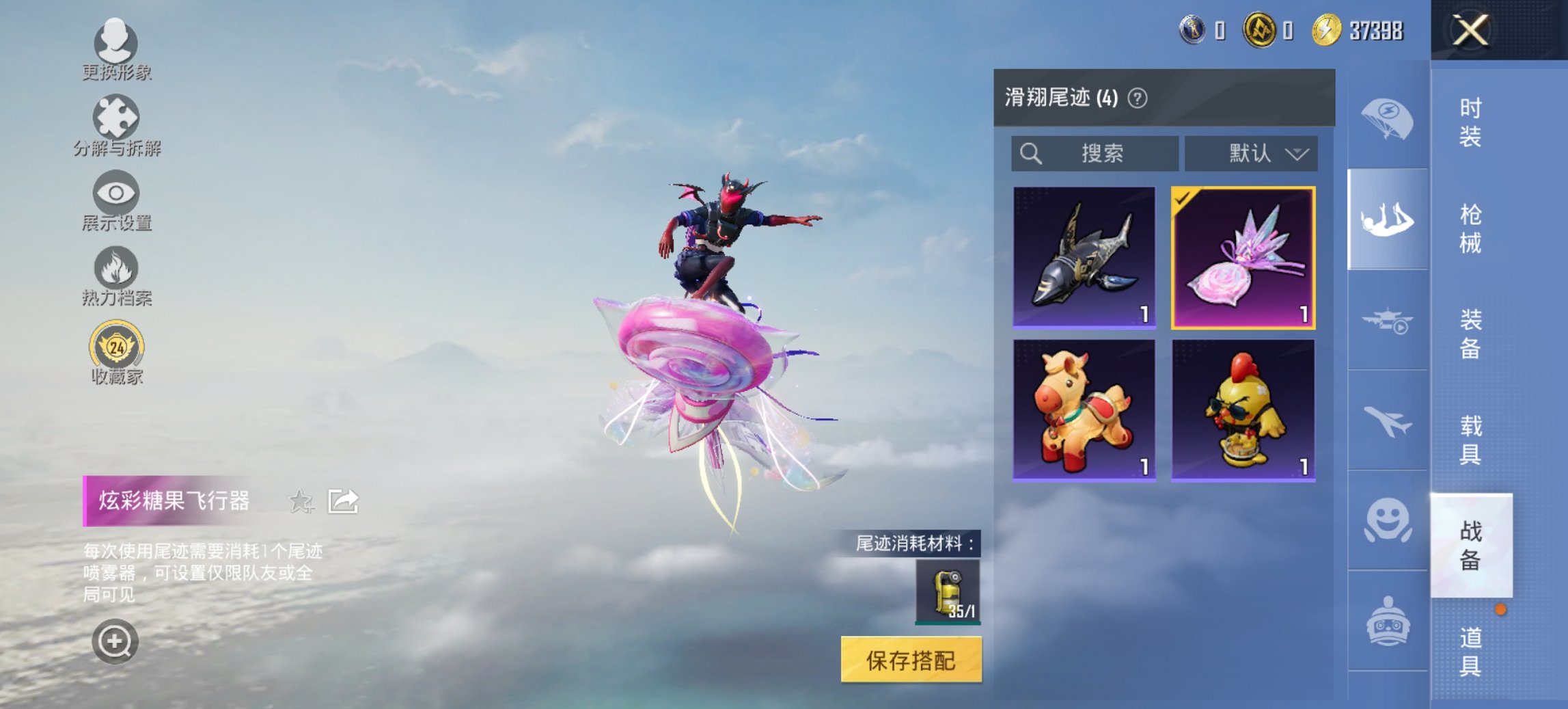This screenshot has height=709, width=1568.
Task: Click the 搜索 search input field
Action: point(1093,153)
